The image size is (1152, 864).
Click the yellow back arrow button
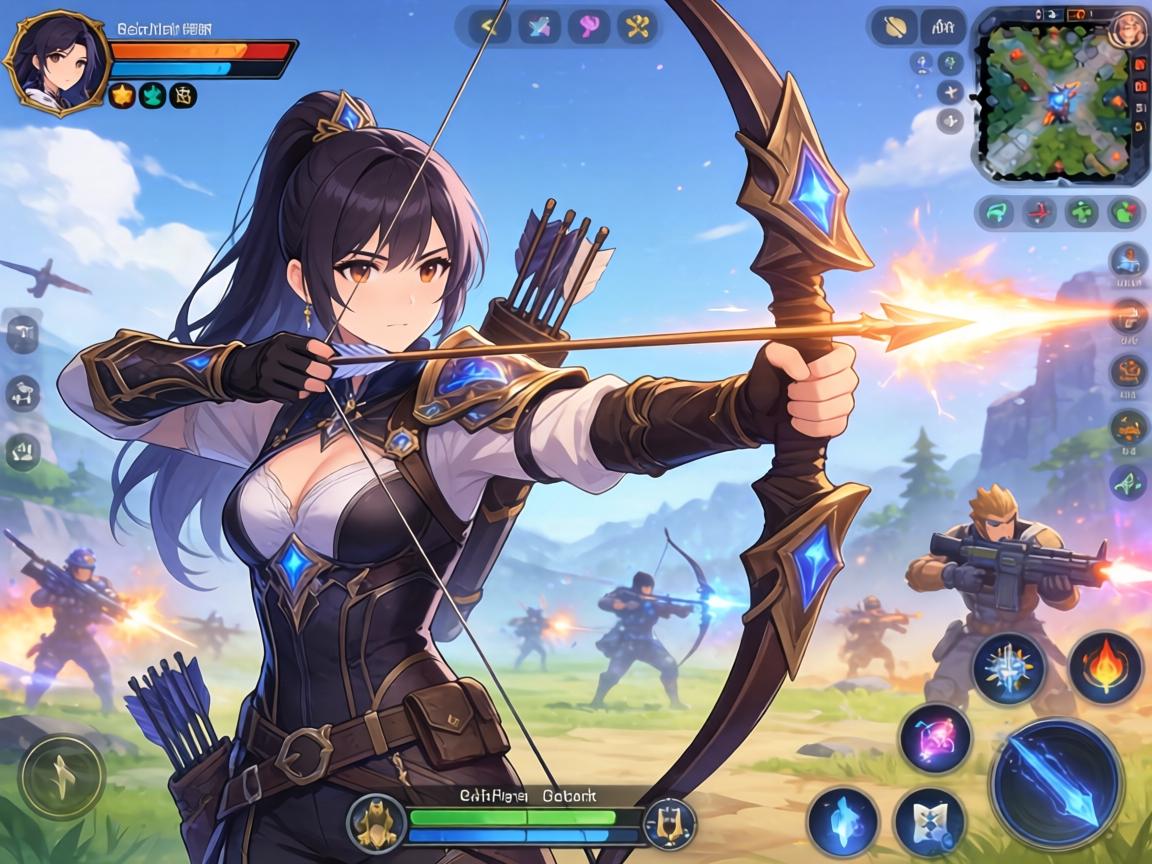(x=489, y=26)
